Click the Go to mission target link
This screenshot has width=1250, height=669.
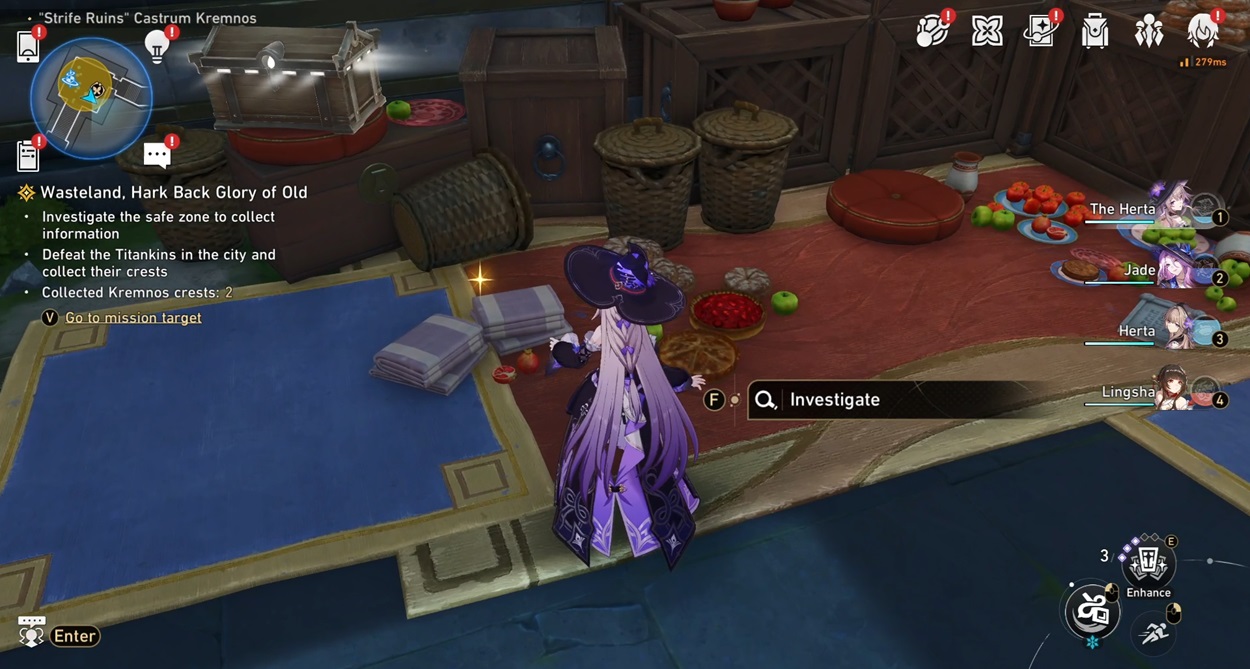pyautogui.click(x=133, y=318)
